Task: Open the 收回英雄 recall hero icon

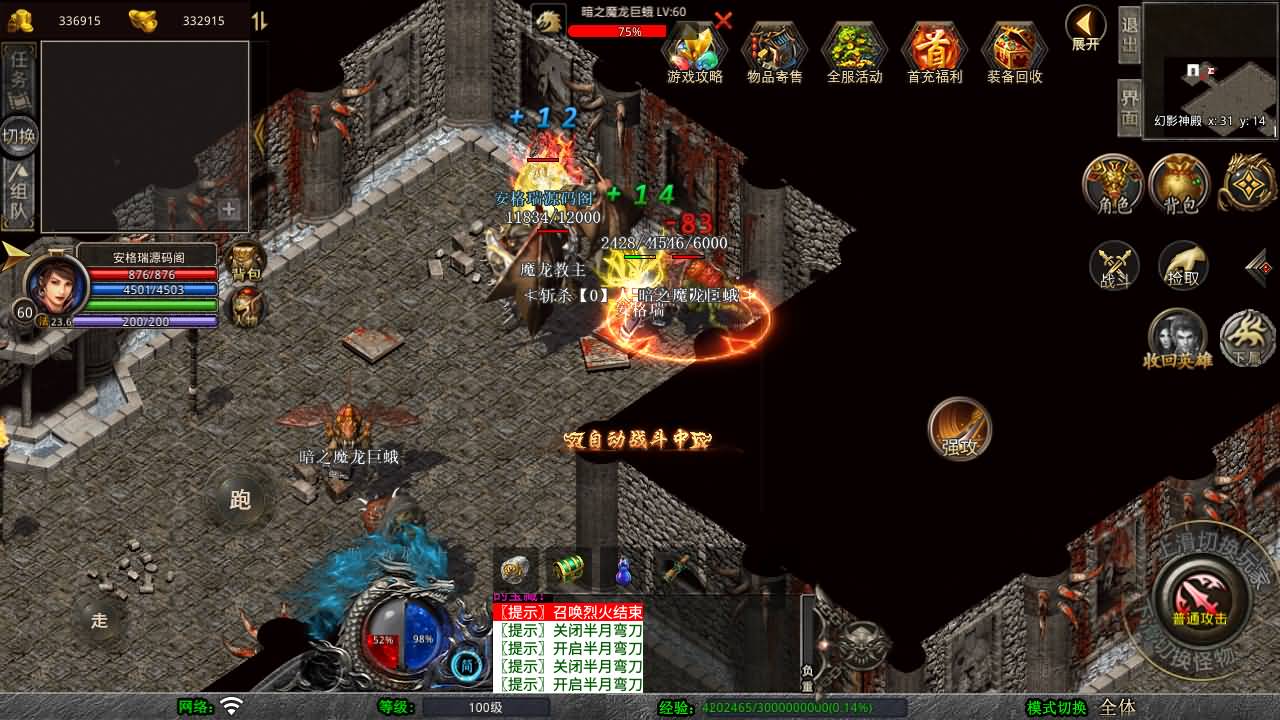Action: [1178, 338]
